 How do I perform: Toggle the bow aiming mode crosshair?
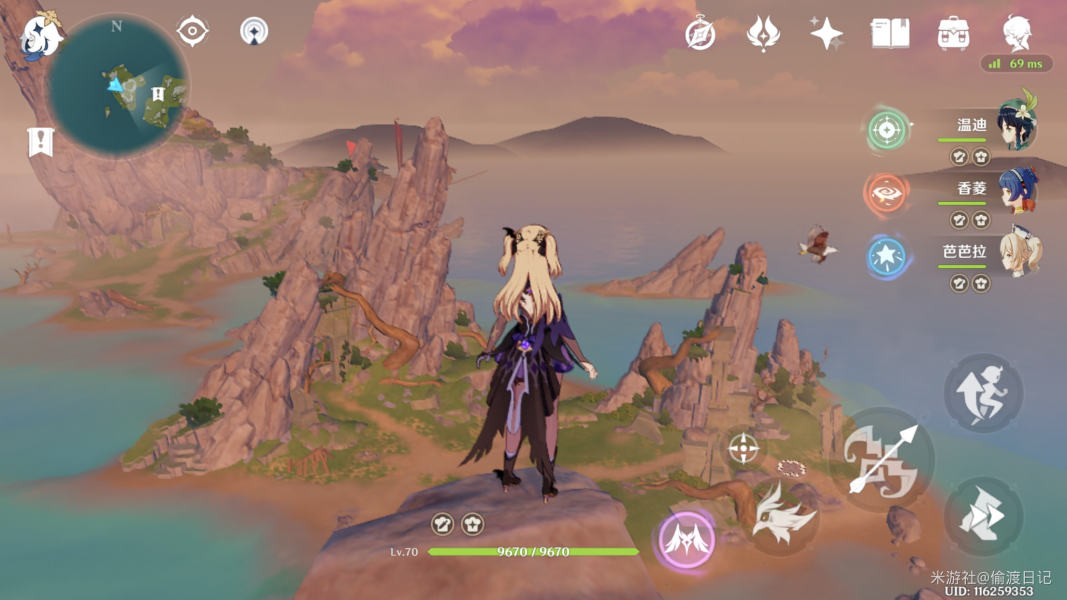coord(743,449)
